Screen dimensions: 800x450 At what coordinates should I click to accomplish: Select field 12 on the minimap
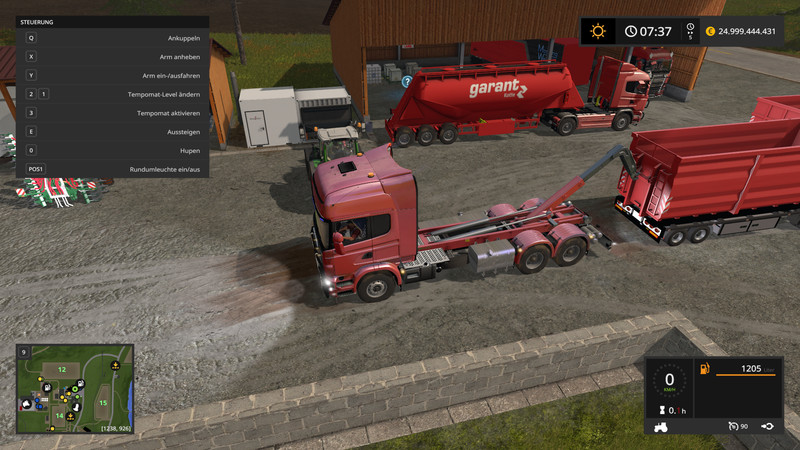61,370
